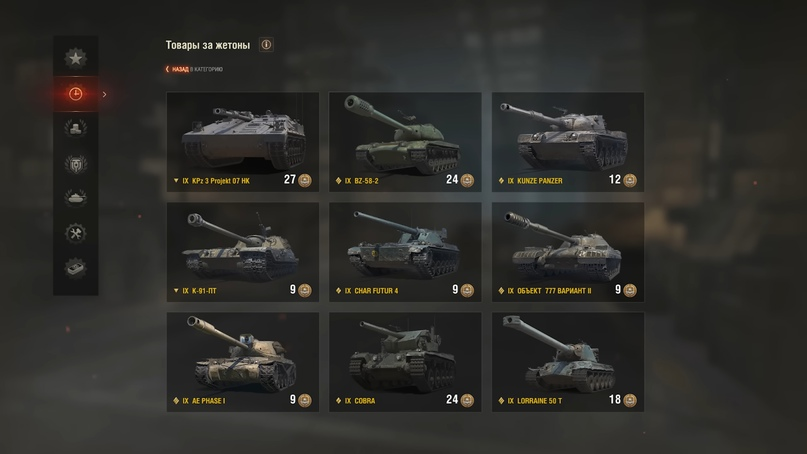
Task: Show info about Товары за жетоны
Action: (266, 45)
